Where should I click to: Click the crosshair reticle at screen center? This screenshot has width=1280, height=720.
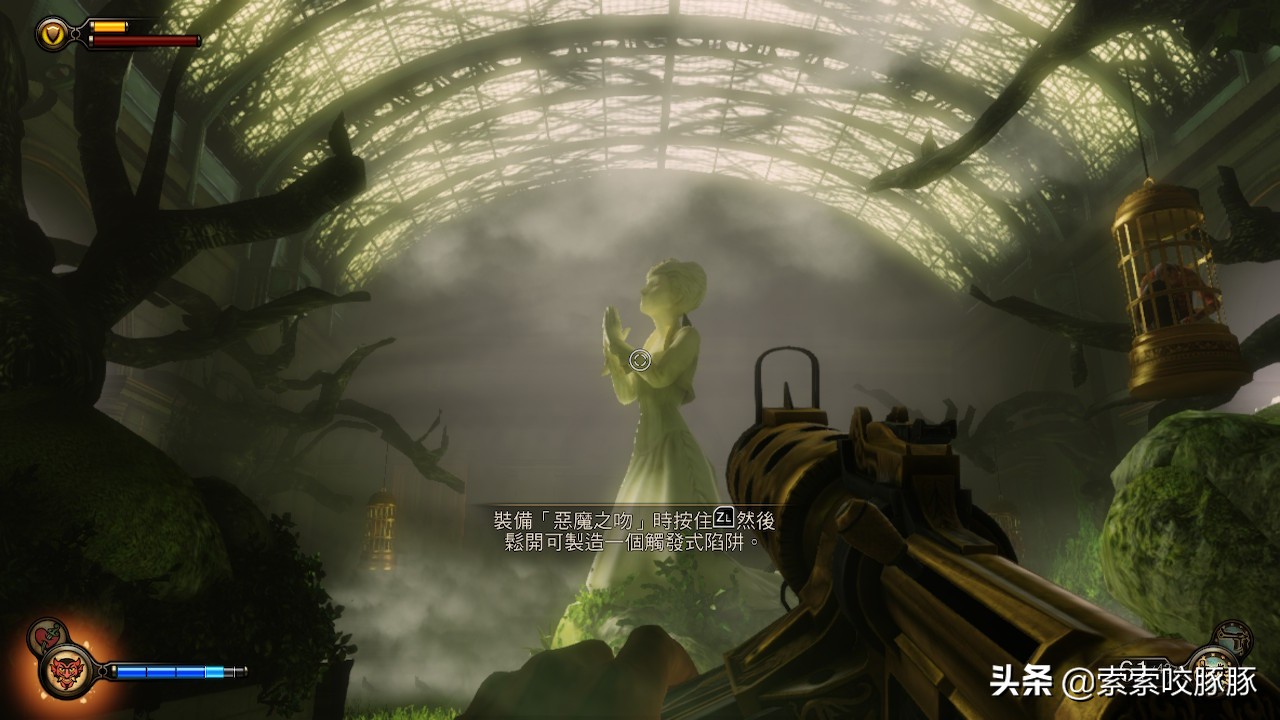pyautogui.click(x=639, y=360)
